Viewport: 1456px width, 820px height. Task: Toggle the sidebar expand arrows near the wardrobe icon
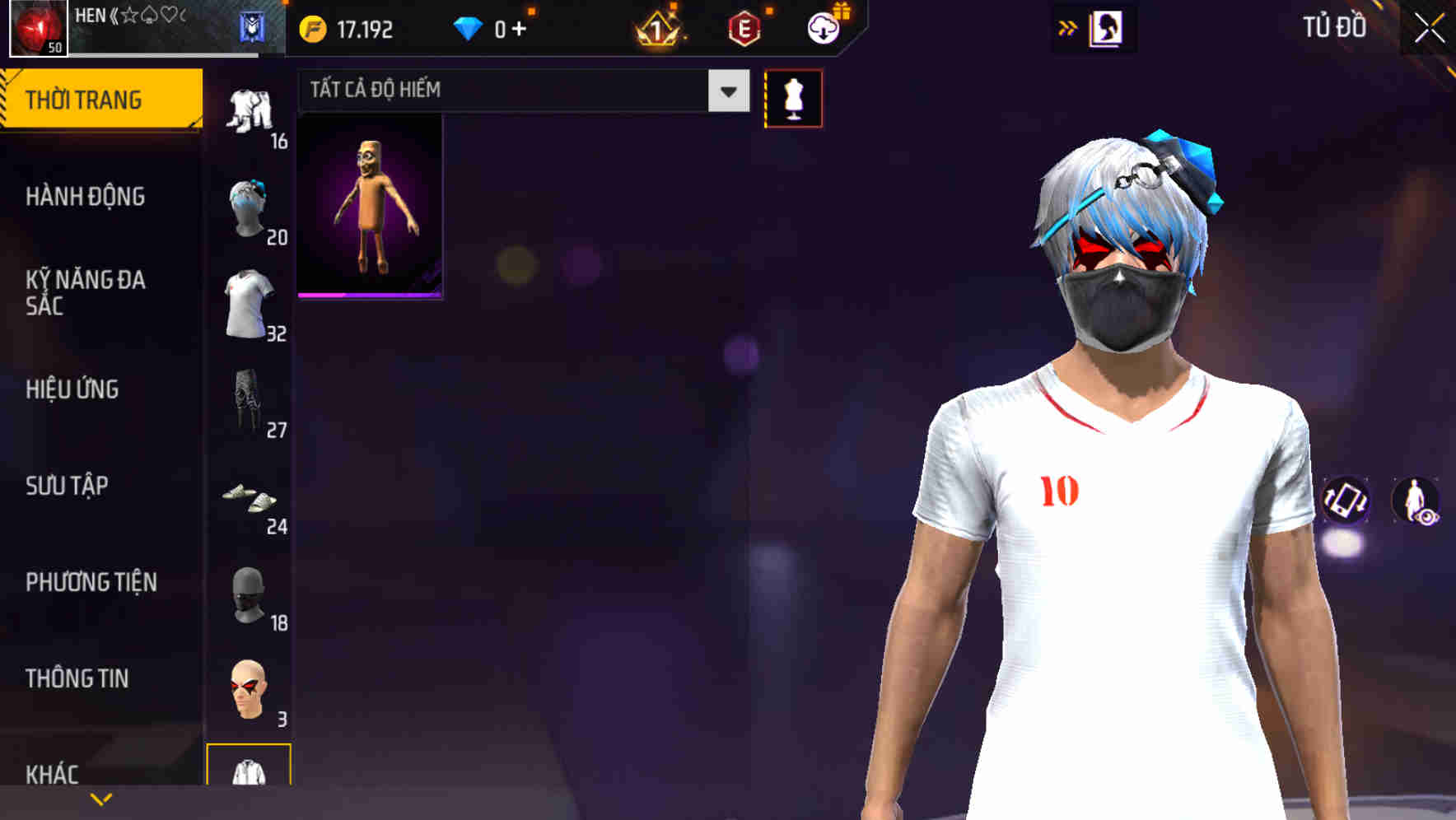[1069, 27]
